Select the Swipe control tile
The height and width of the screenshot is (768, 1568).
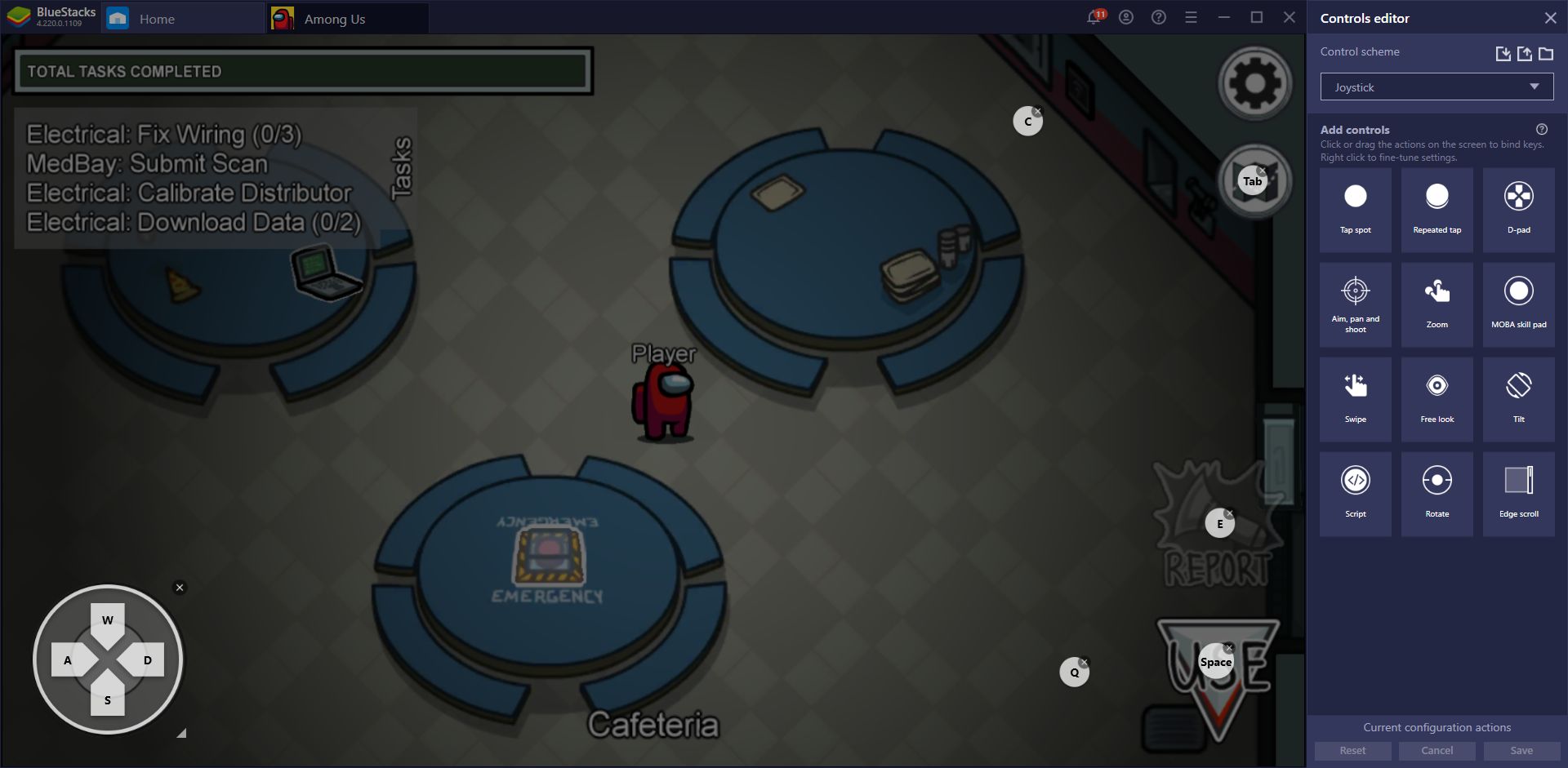tap(1356, 398)
